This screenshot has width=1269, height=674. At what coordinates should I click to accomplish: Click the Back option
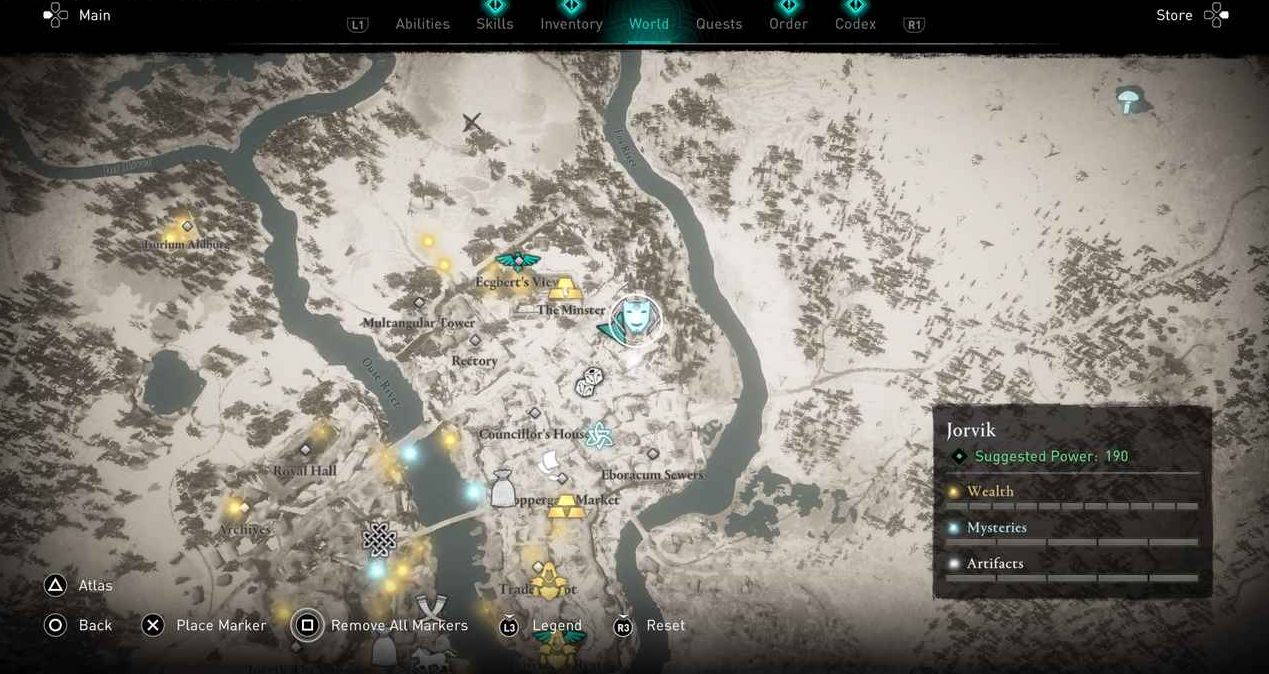[95, 625]
